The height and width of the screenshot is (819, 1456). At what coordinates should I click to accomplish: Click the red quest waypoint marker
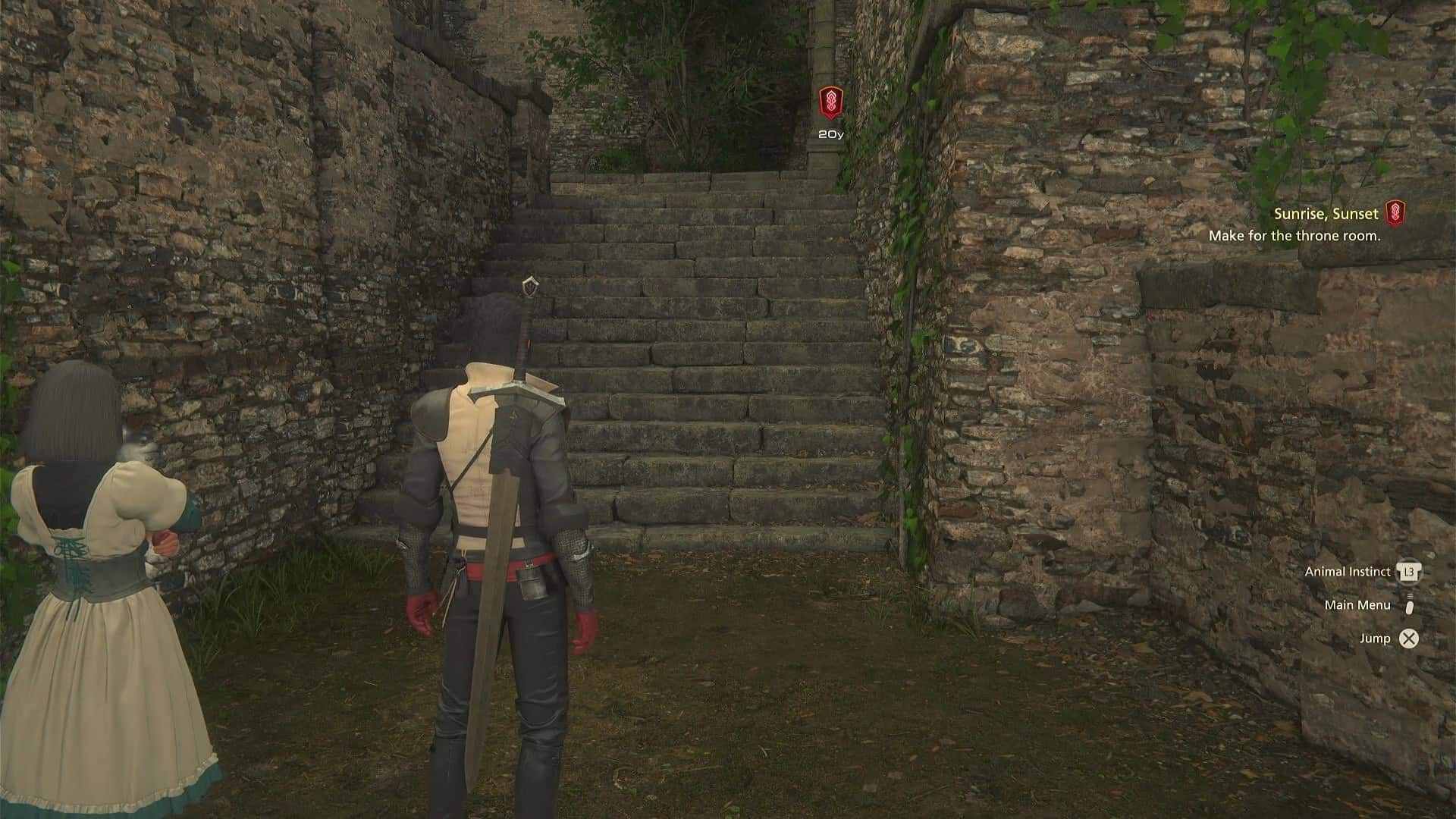point(830,103)
